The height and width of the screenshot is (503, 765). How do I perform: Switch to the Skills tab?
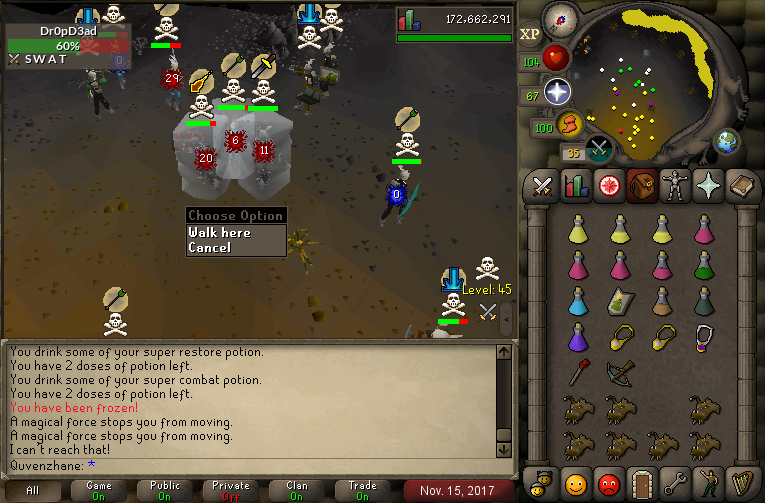click(575, 186)
